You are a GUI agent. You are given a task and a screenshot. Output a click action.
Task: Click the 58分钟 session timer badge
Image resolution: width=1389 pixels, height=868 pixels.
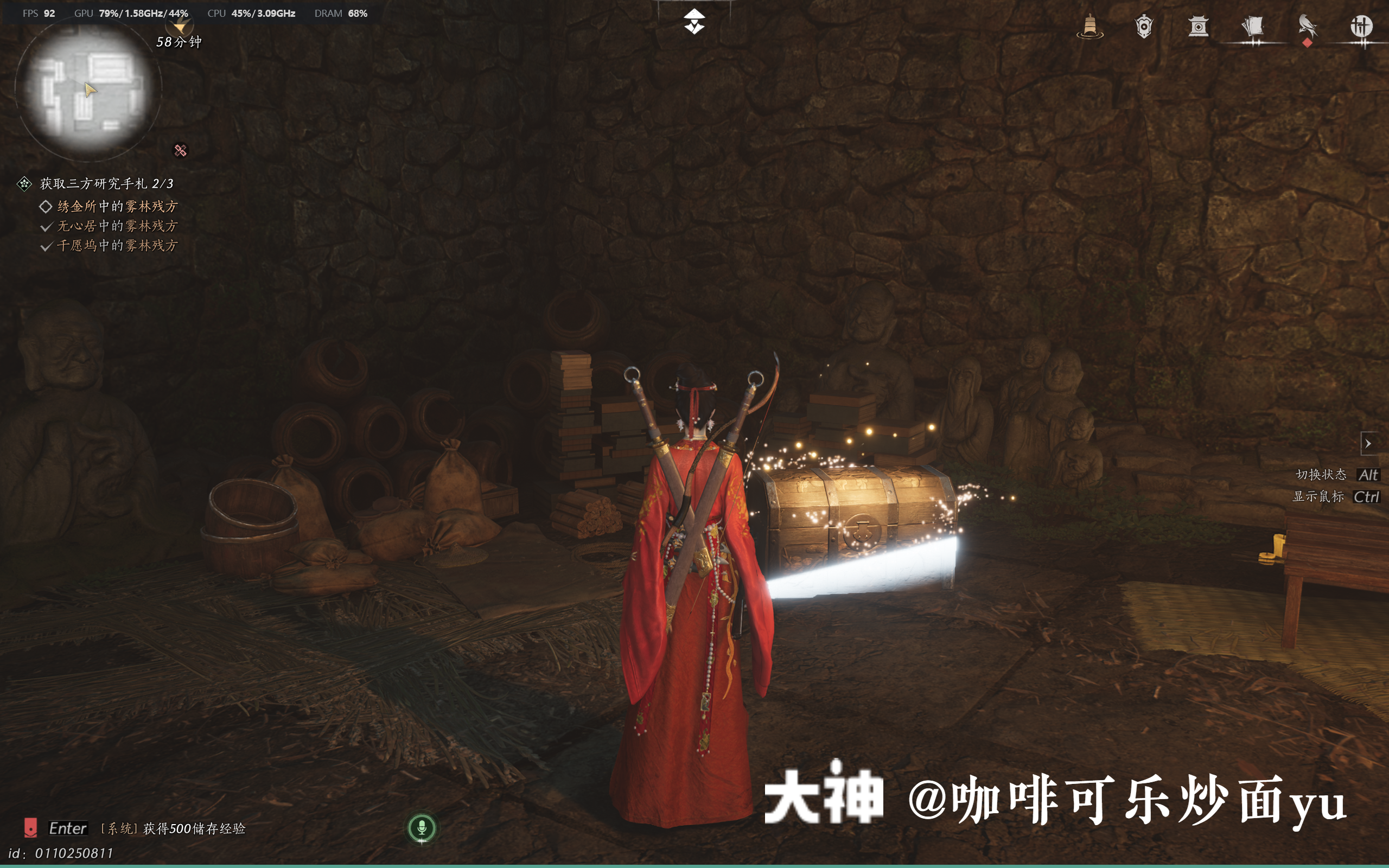pyautogui.click(x=180, y=41)
